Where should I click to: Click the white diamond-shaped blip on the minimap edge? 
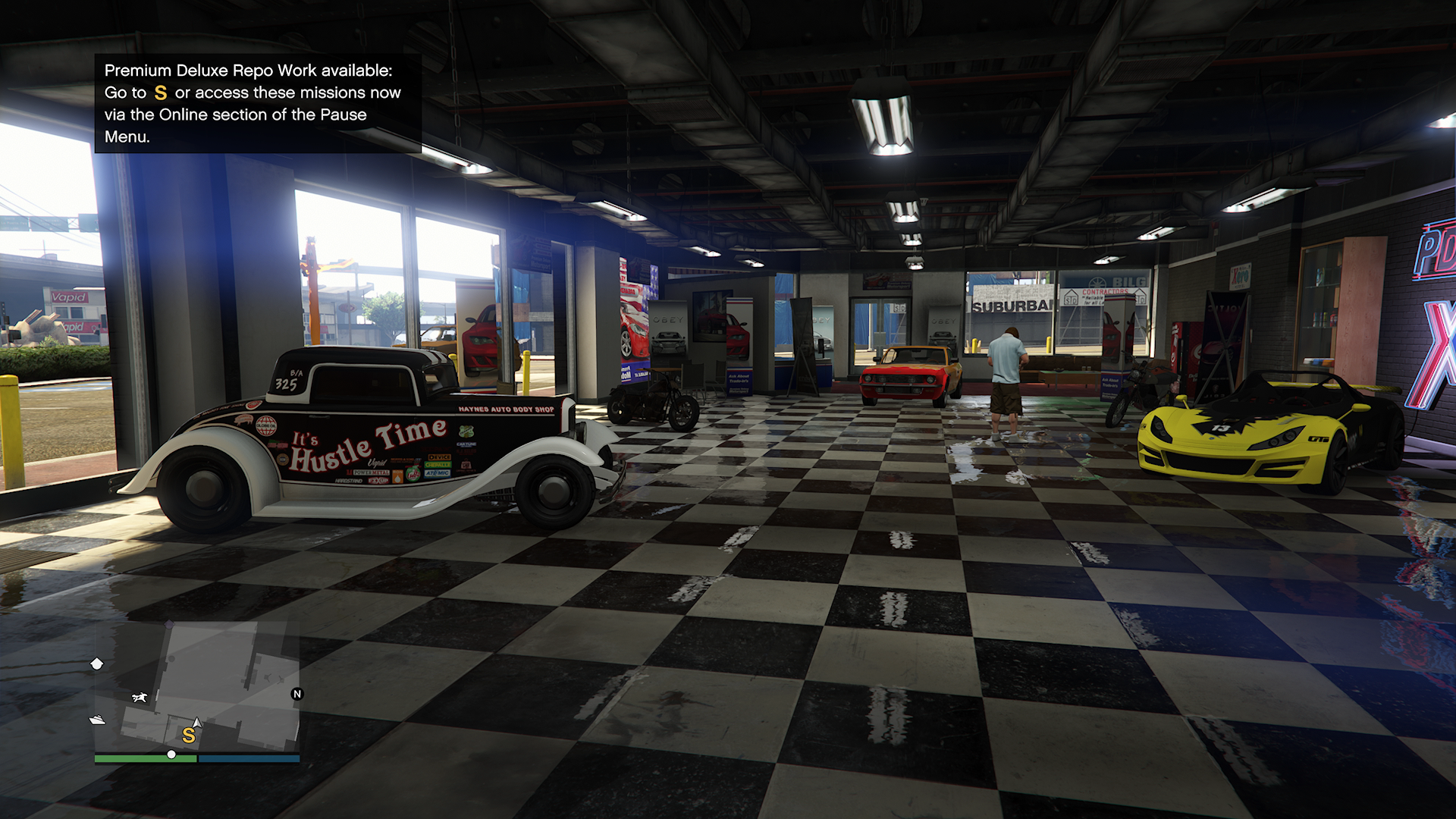[97, 664]
